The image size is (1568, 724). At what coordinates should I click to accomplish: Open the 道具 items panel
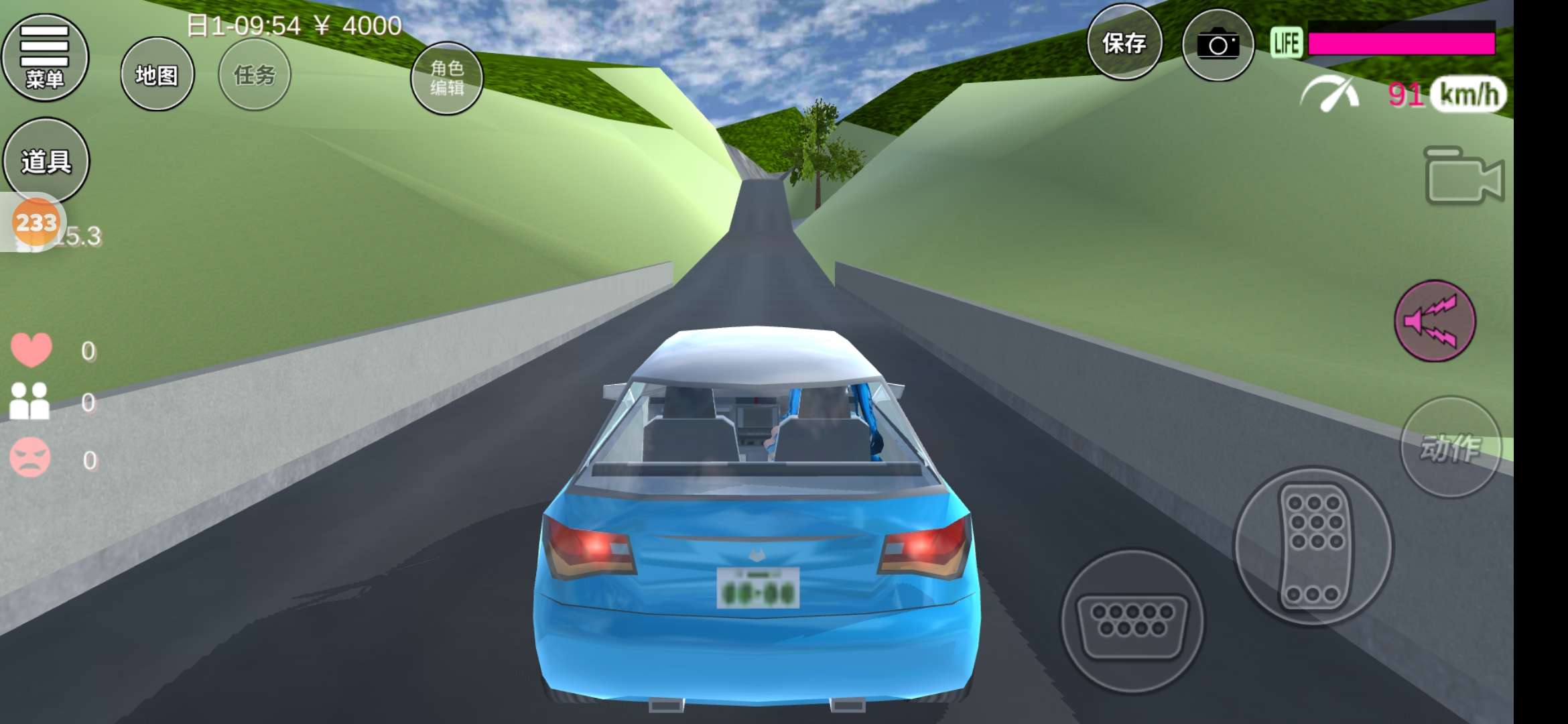pos(46,161)
